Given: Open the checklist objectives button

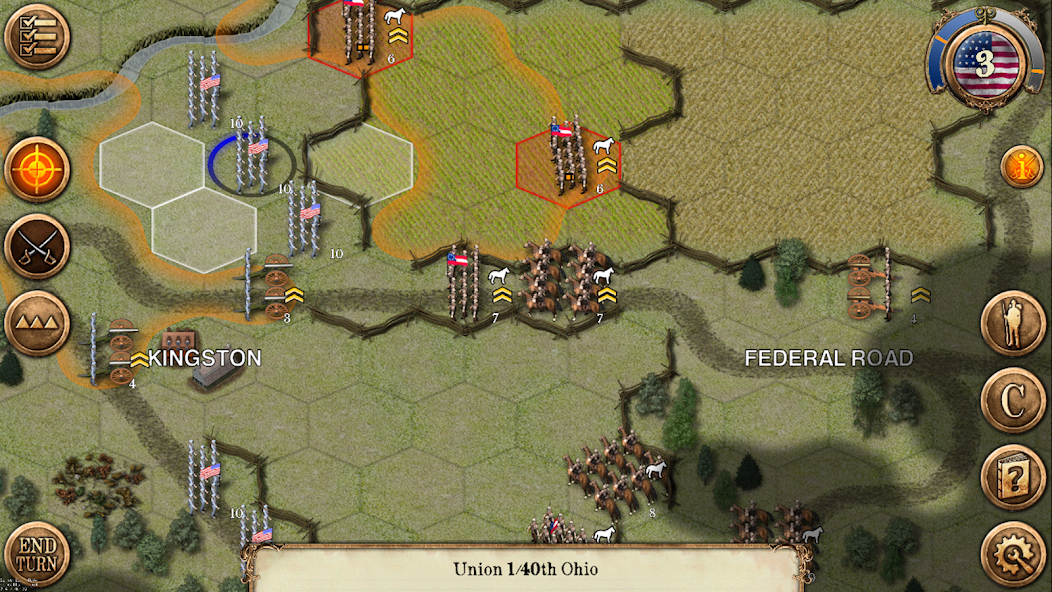Looking at the screenshot, I should coord(37,37).
